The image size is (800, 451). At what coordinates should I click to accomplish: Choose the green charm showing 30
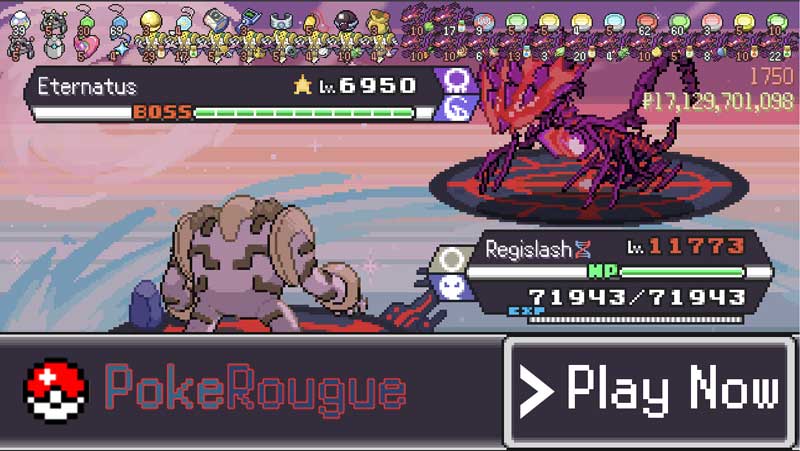[x=85, y=21]
